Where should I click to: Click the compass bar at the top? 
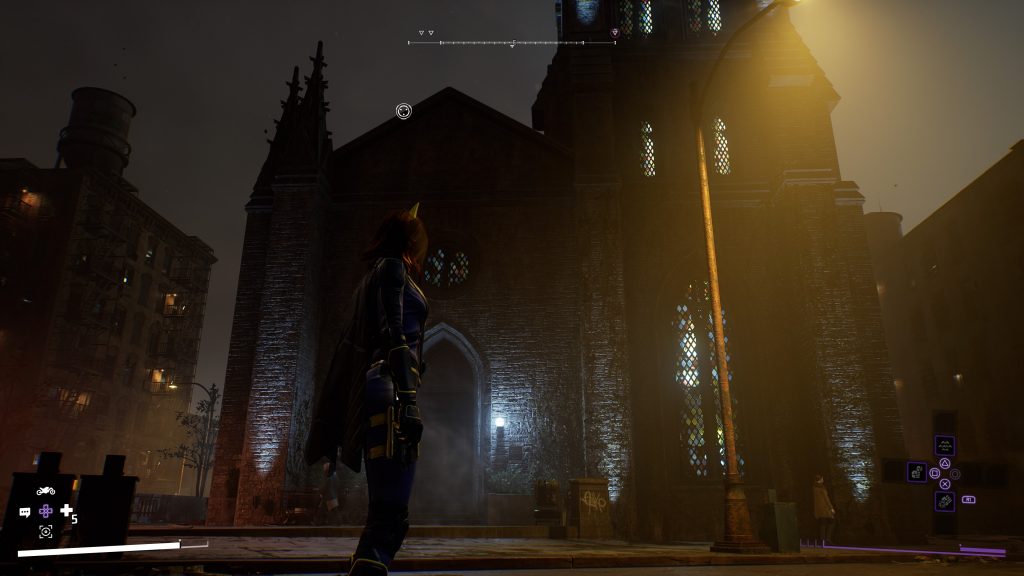point(497,43)
